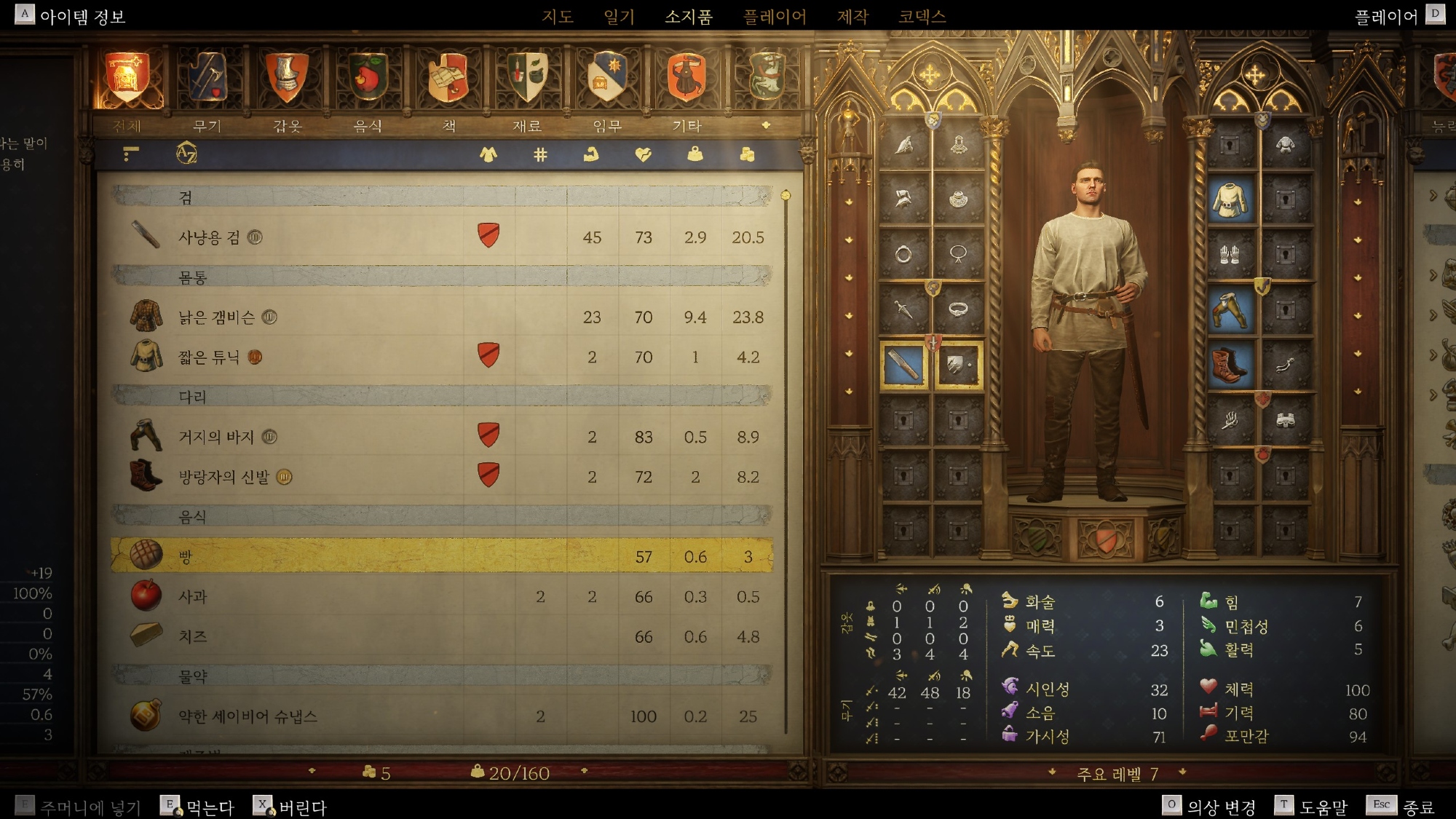Click the equipped sword weapon slot
This screenshot has height=819, width=1456.
[x=903, y=365]
